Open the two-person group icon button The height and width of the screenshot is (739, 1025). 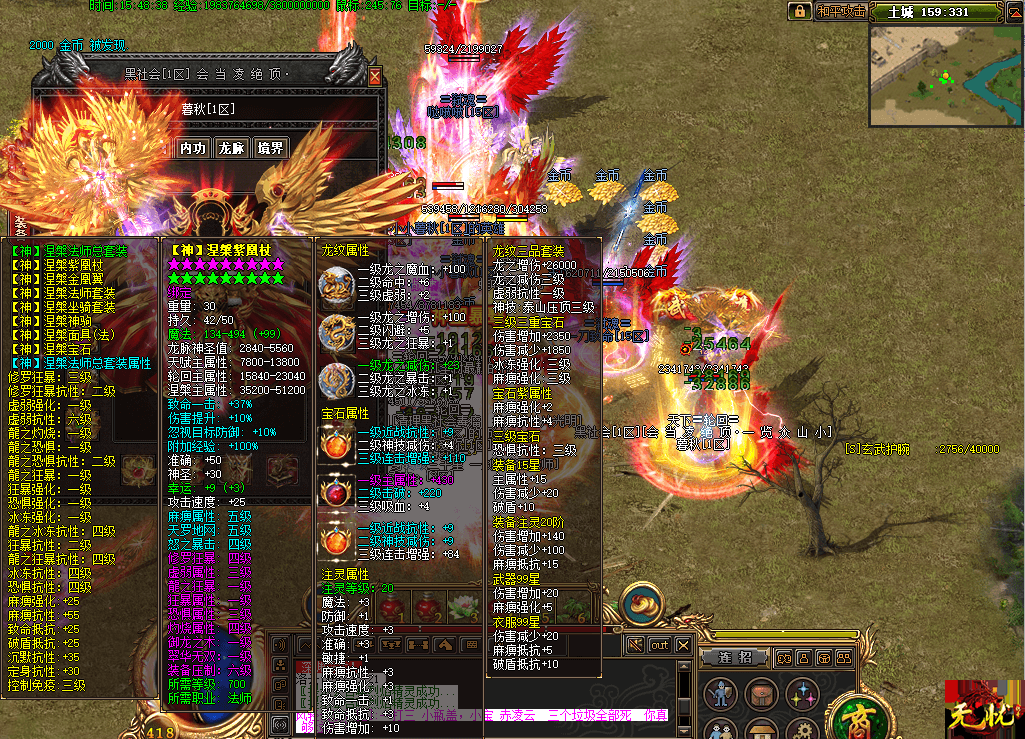(x=719, y=730)
